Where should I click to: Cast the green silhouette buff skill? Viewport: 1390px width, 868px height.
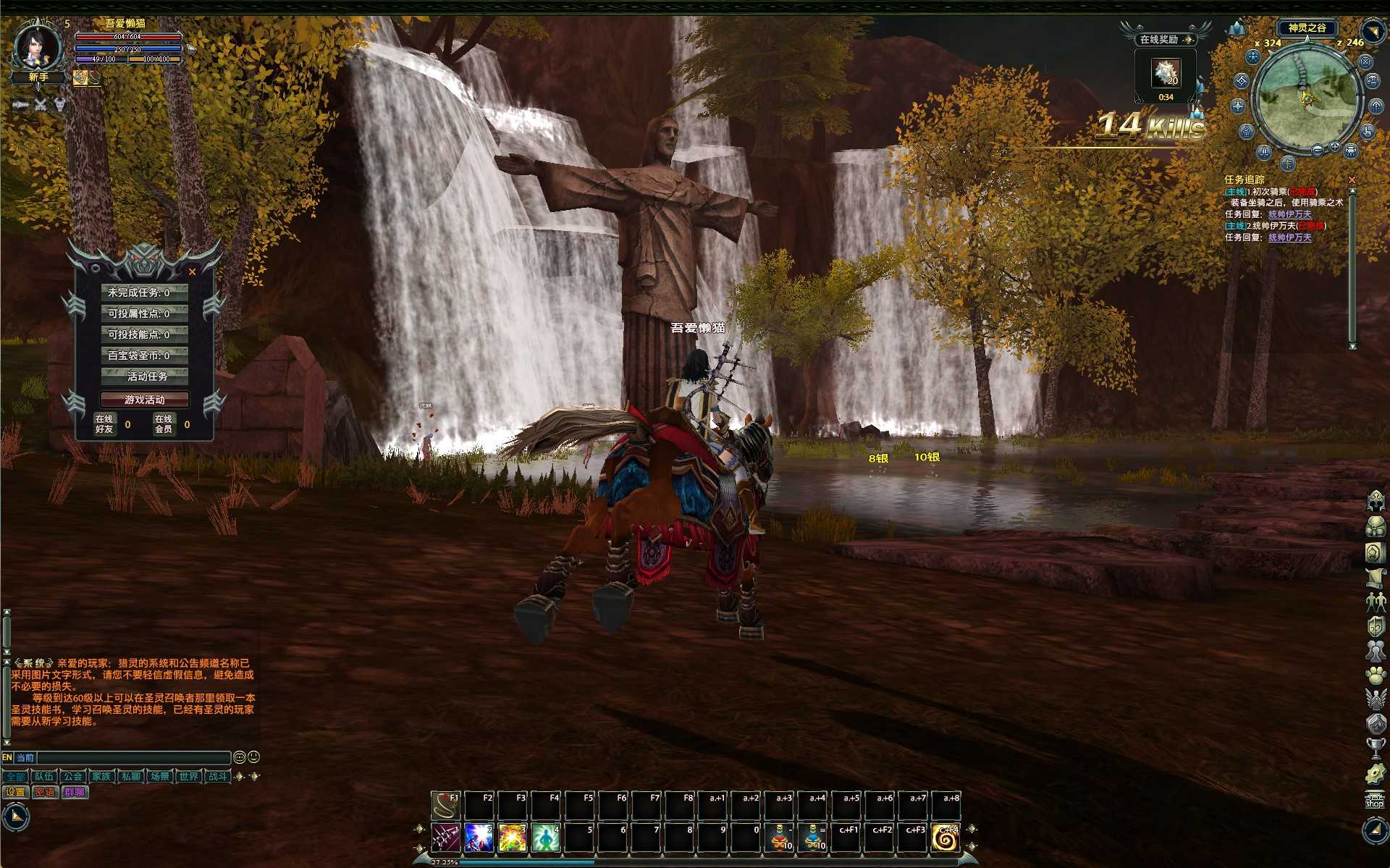coord(544,838)
